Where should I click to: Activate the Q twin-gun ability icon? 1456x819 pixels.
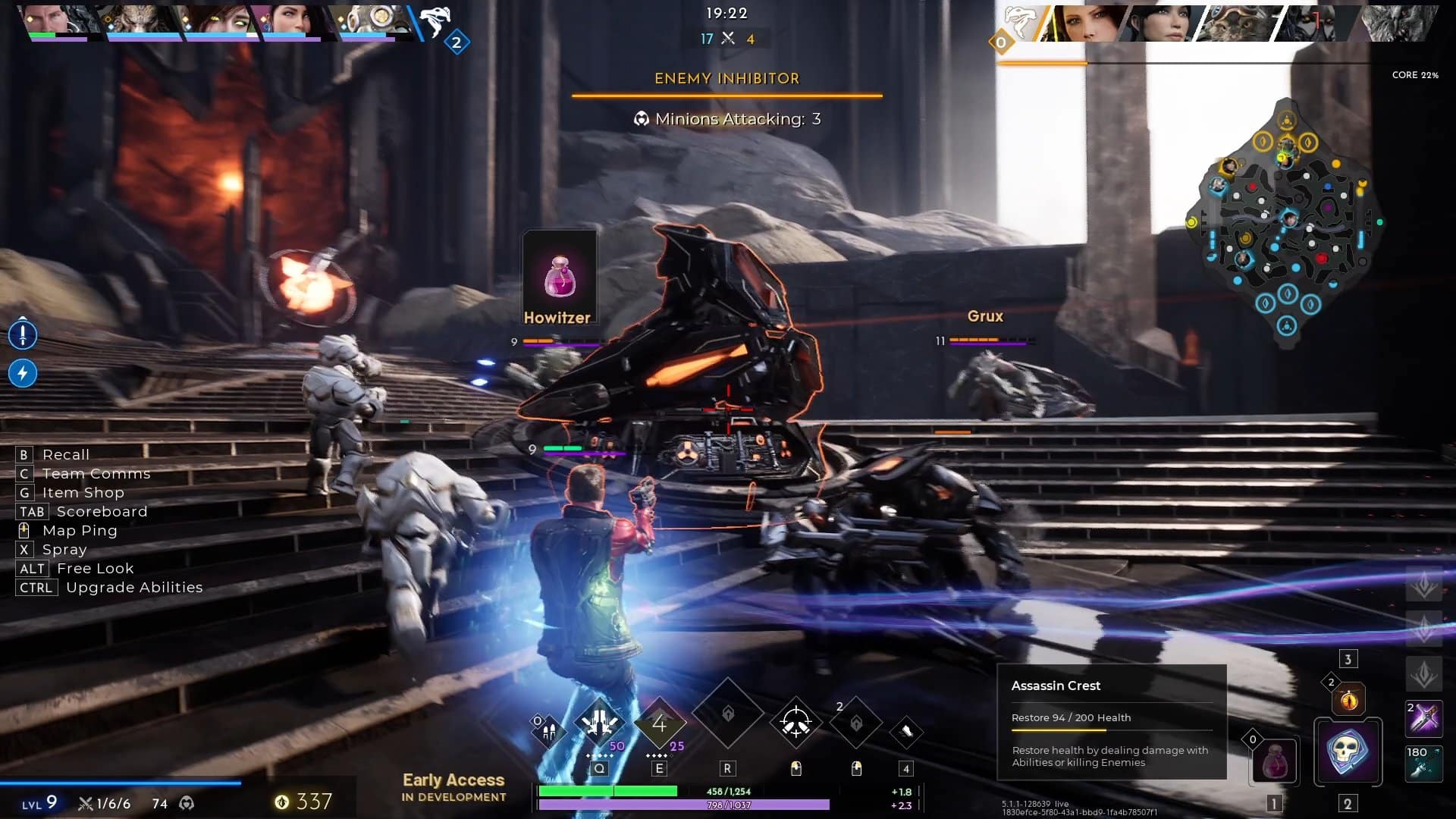pos(599,722)
